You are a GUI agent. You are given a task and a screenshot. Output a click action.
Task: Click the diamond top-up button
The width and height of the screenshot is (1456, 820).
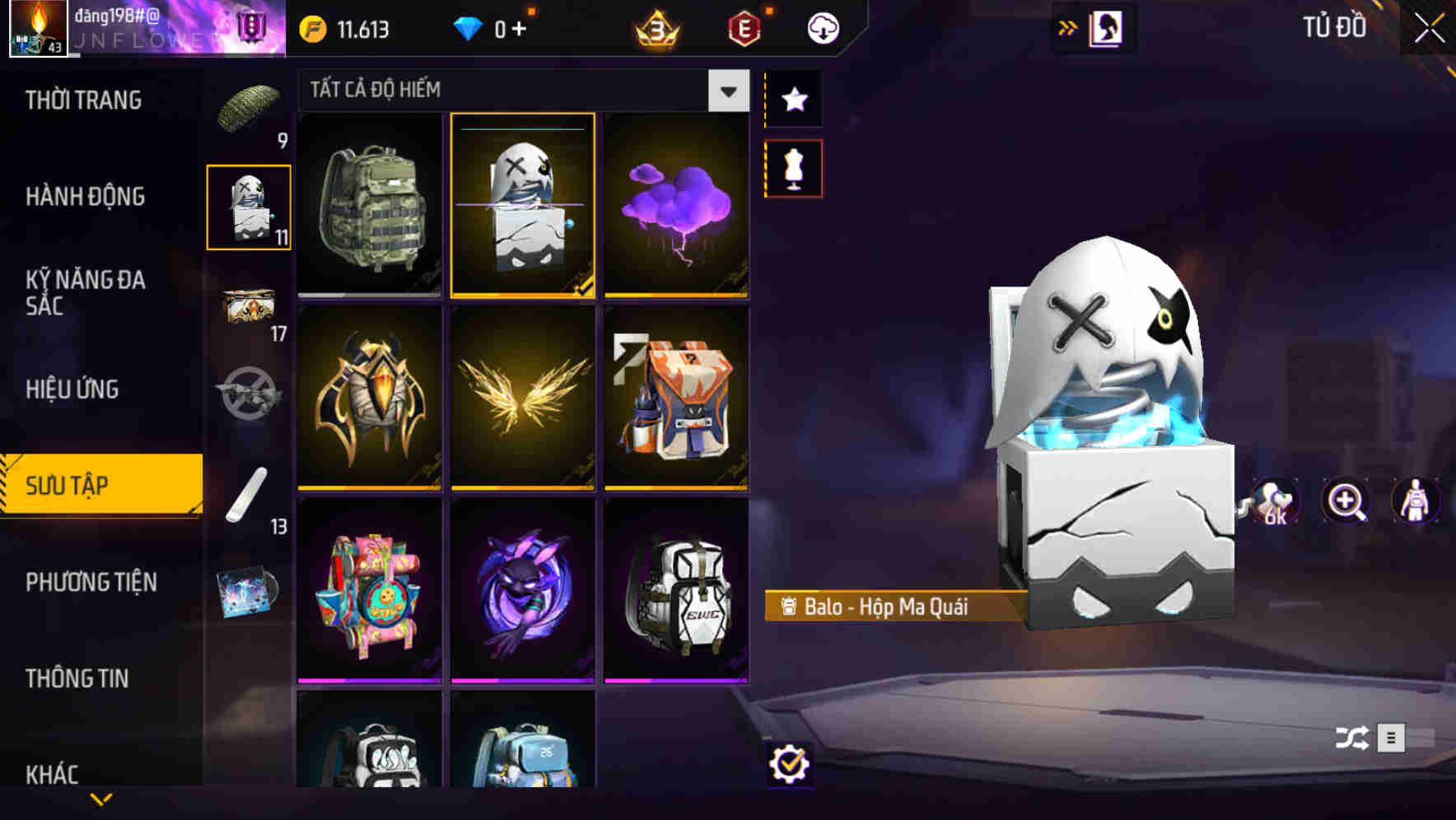pos(494,26)
